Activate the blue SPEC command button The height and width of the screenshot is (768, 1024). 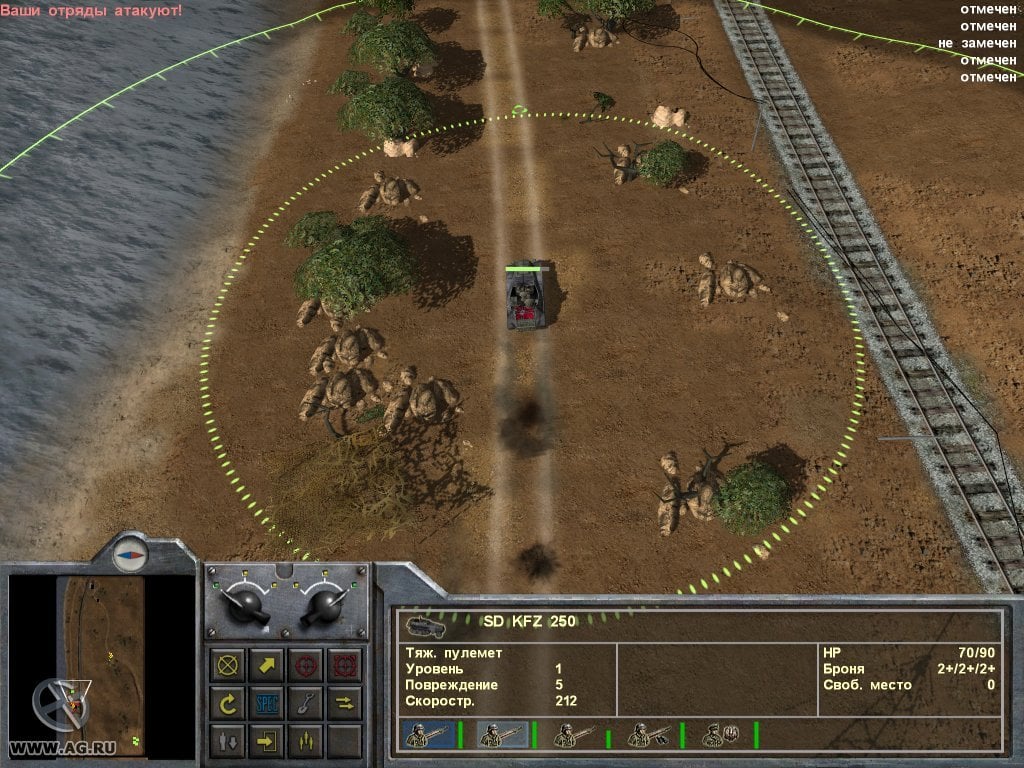point(267,703)
